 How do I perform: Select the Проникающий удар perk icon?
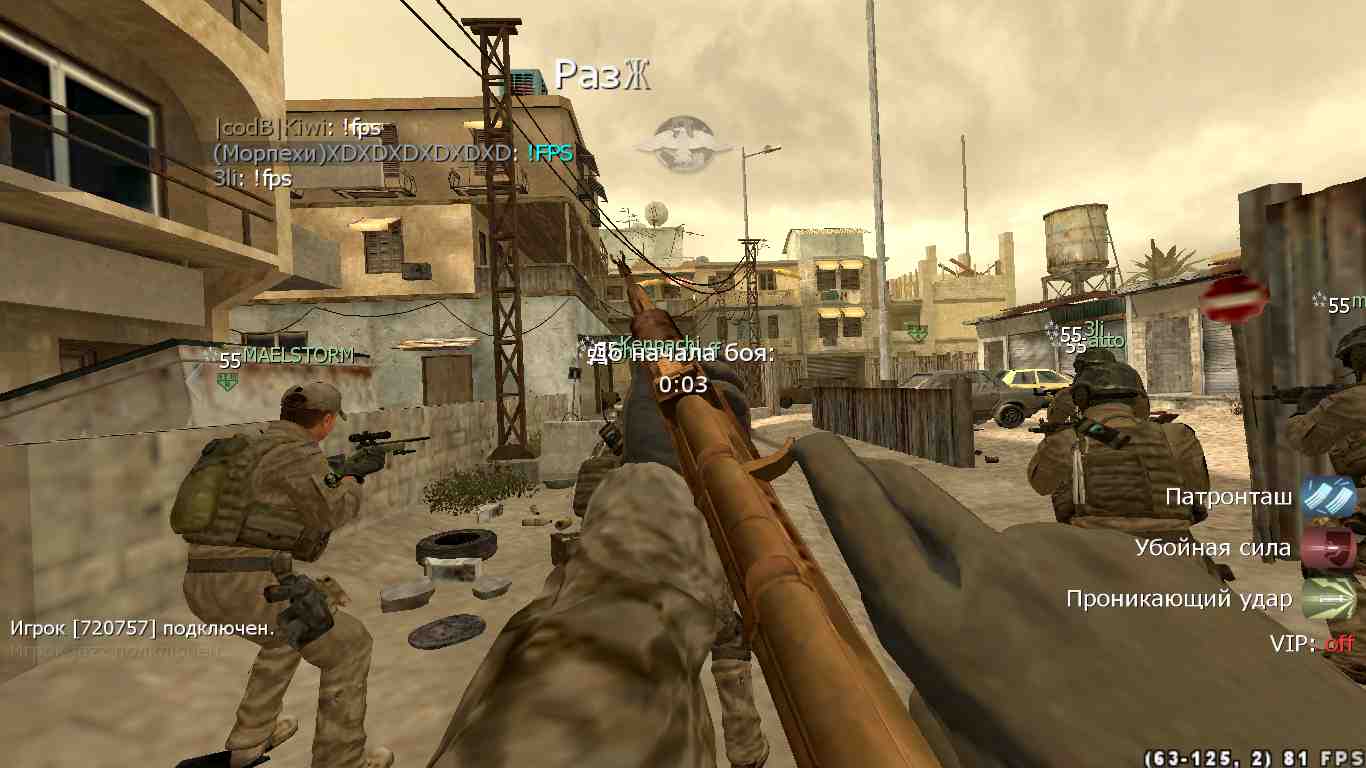pos(1327,599)
